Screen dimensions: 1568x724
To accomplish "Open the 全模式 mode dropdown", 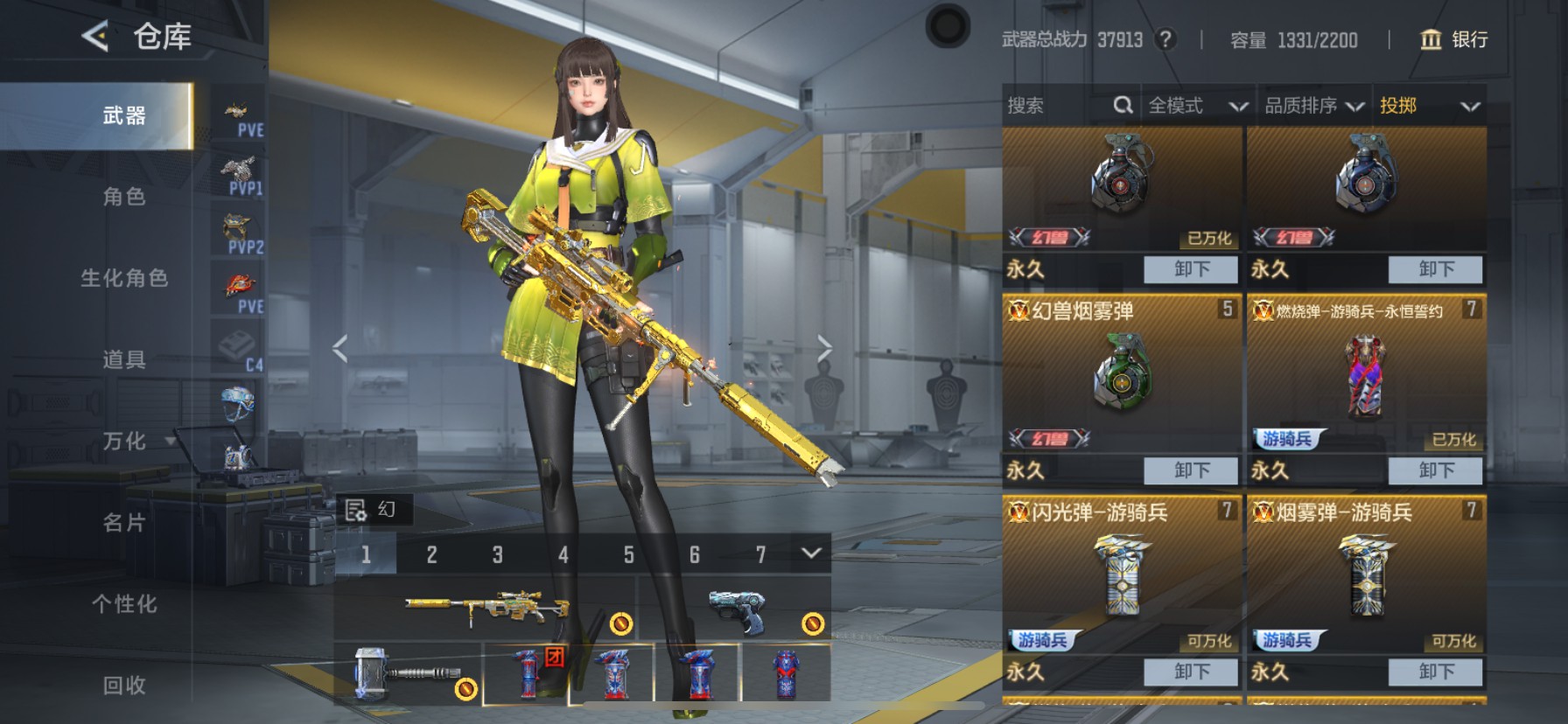I will (x=1197, y=106).
